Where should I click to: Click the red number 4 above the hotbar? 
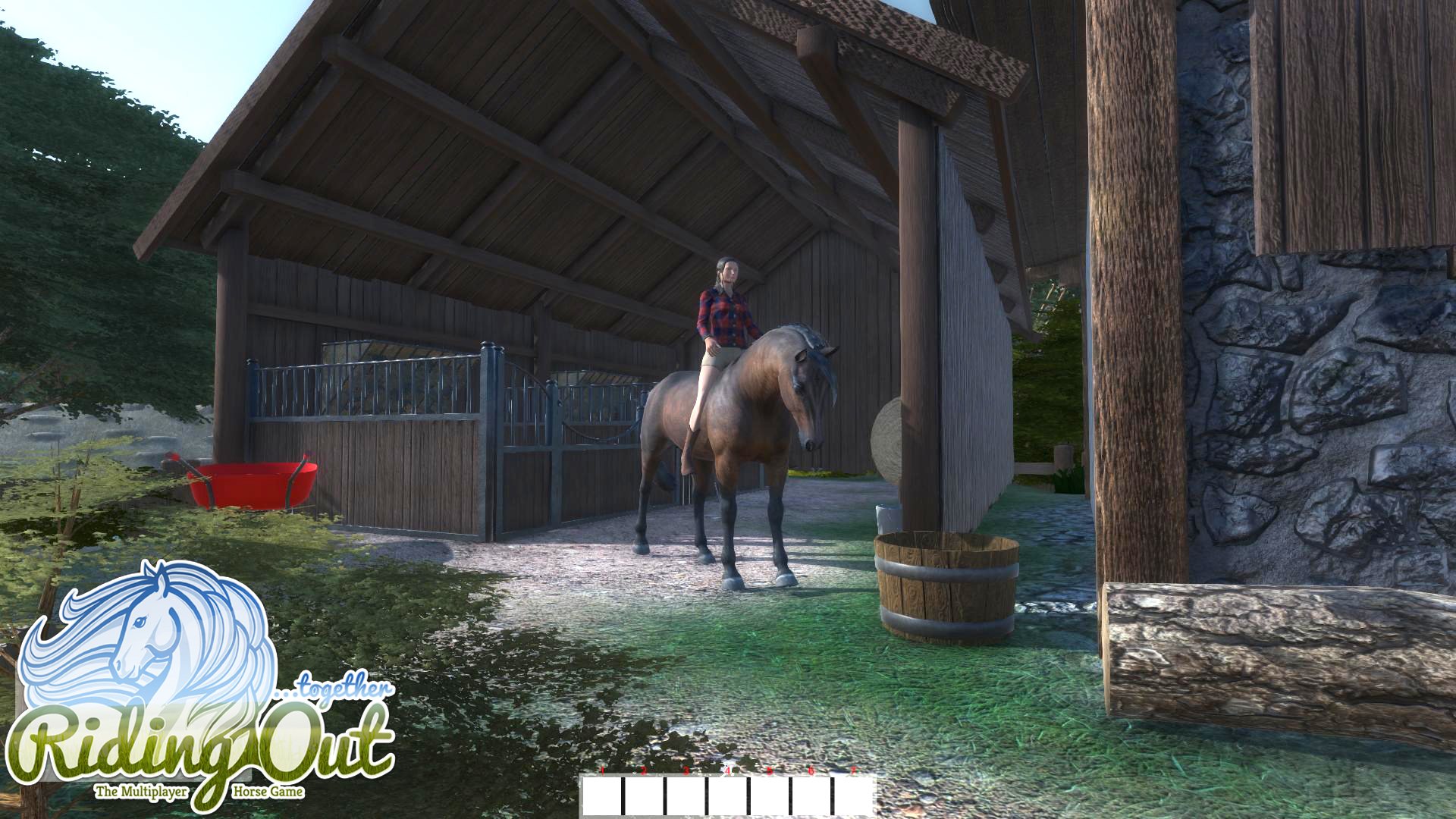728,770
